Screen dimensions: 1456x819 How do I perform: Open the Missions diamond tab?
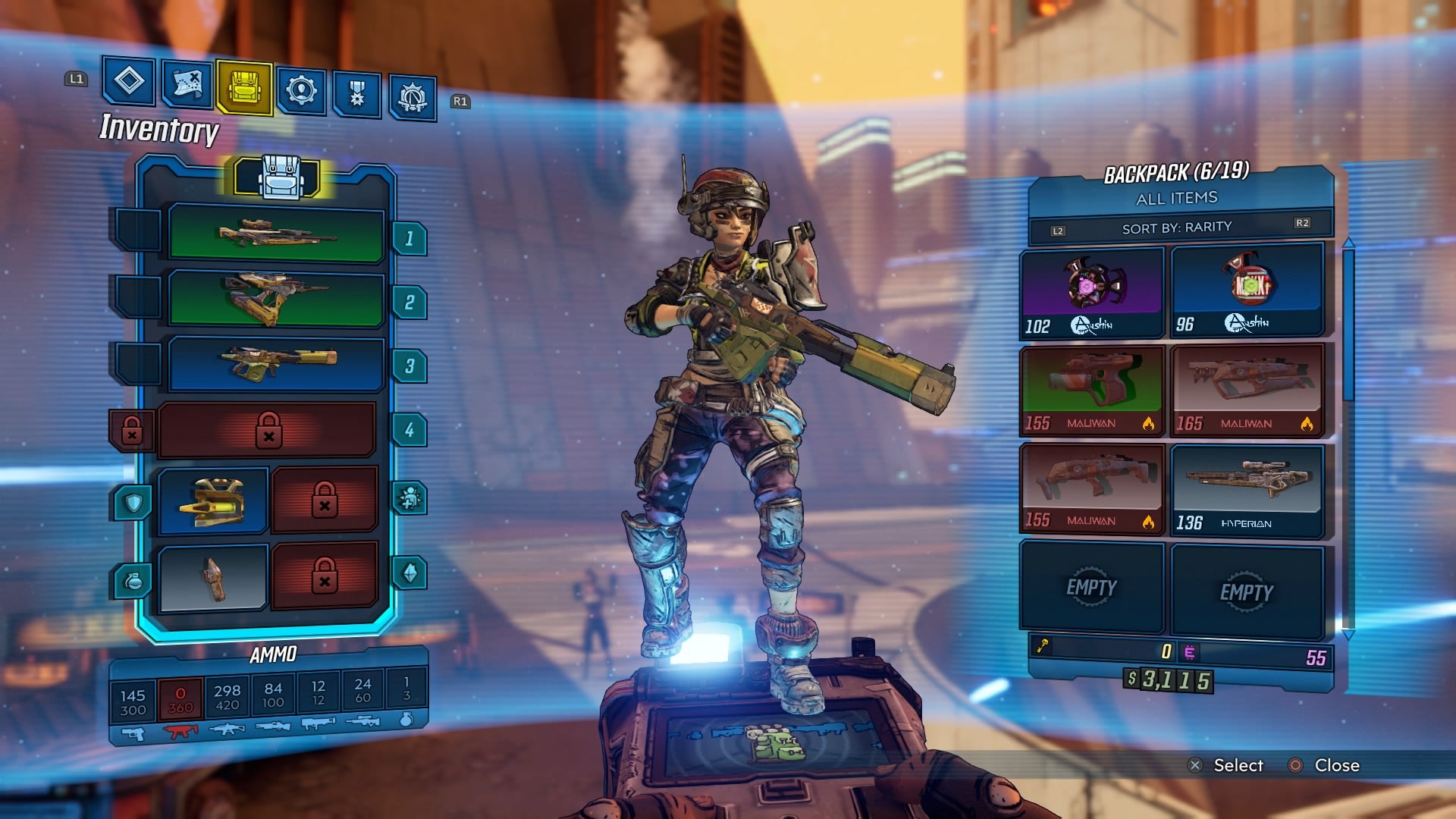(128, 81)
